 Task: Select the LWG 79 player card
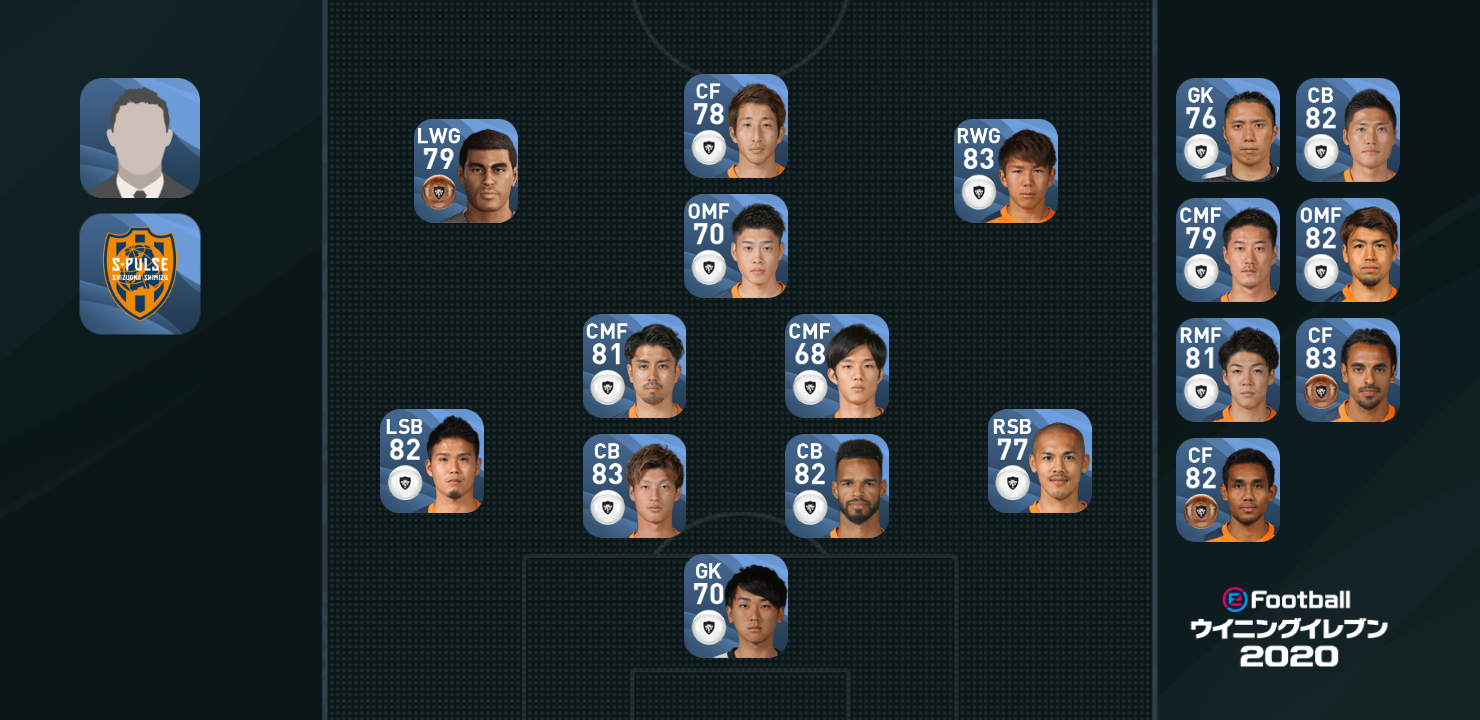(466, 171)
